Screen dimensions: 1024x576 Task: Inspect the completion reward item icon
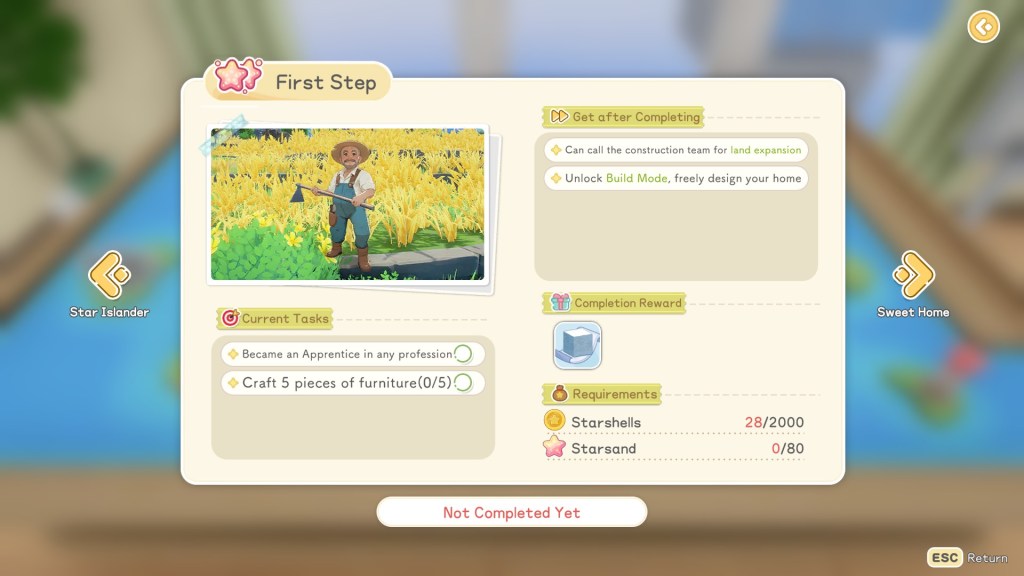(577, 345)
